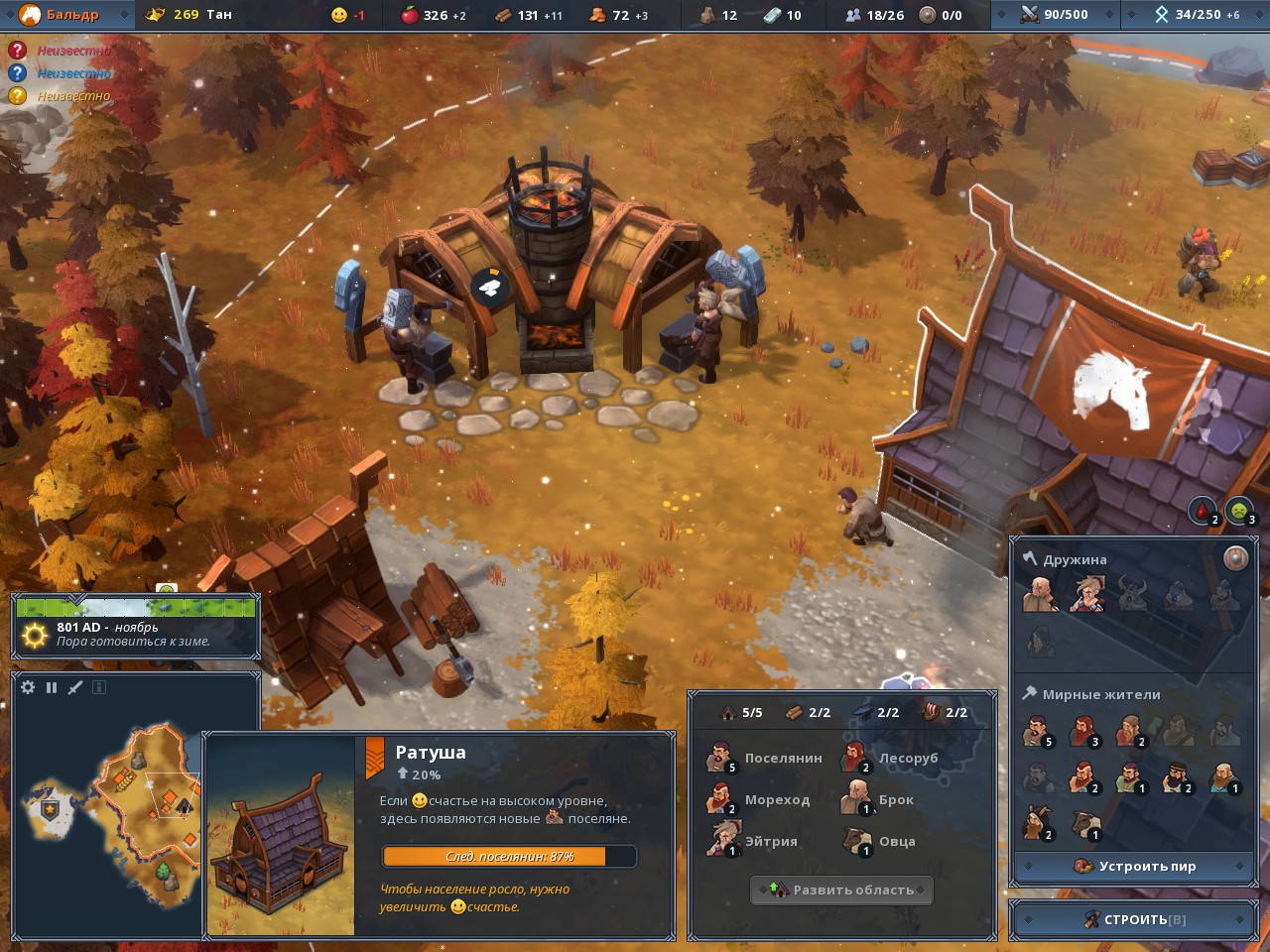Show the green sick face alert
Image resolution: width=1270 pixels, height=952 pixels.
[1238, 512]
